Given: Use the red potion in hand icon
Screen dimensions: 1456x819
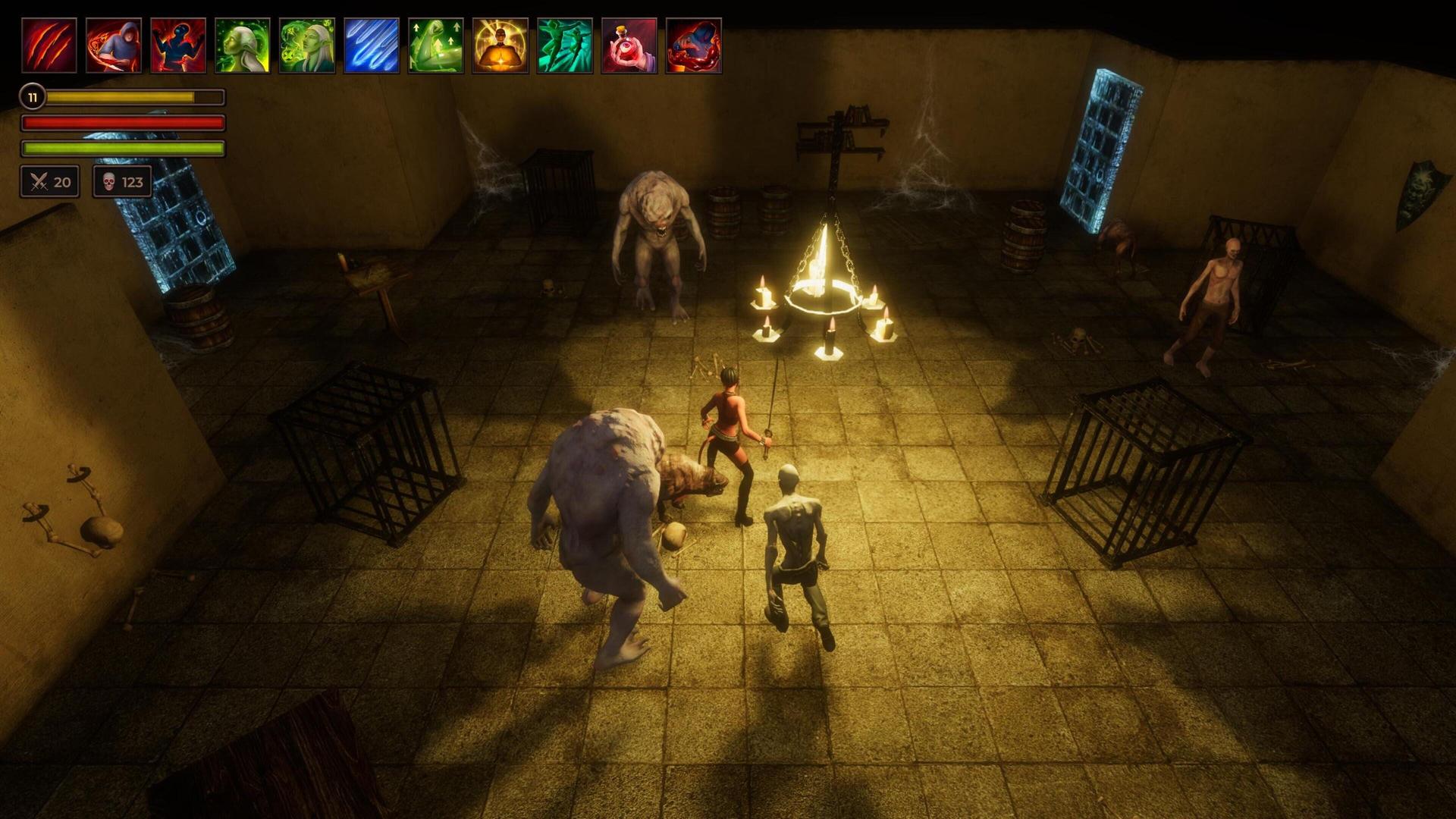Looking at the screenshot, I should pyautogui.click(x=629, y=45).
